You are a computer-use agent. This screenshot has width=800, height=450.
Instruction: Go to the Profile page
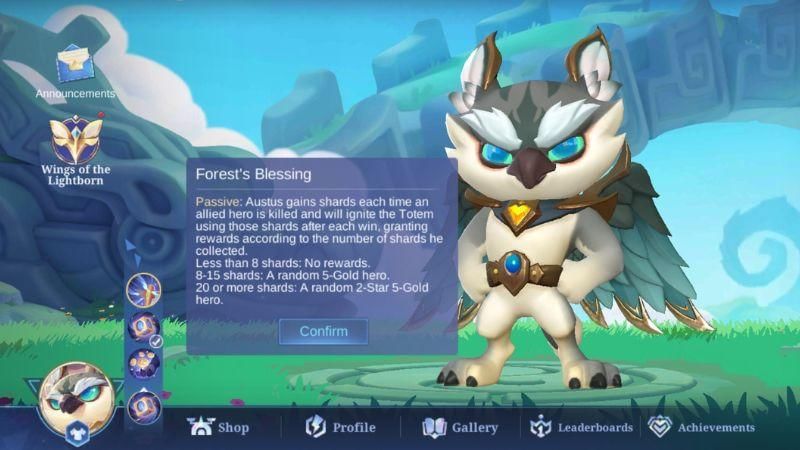coord(341,427)
